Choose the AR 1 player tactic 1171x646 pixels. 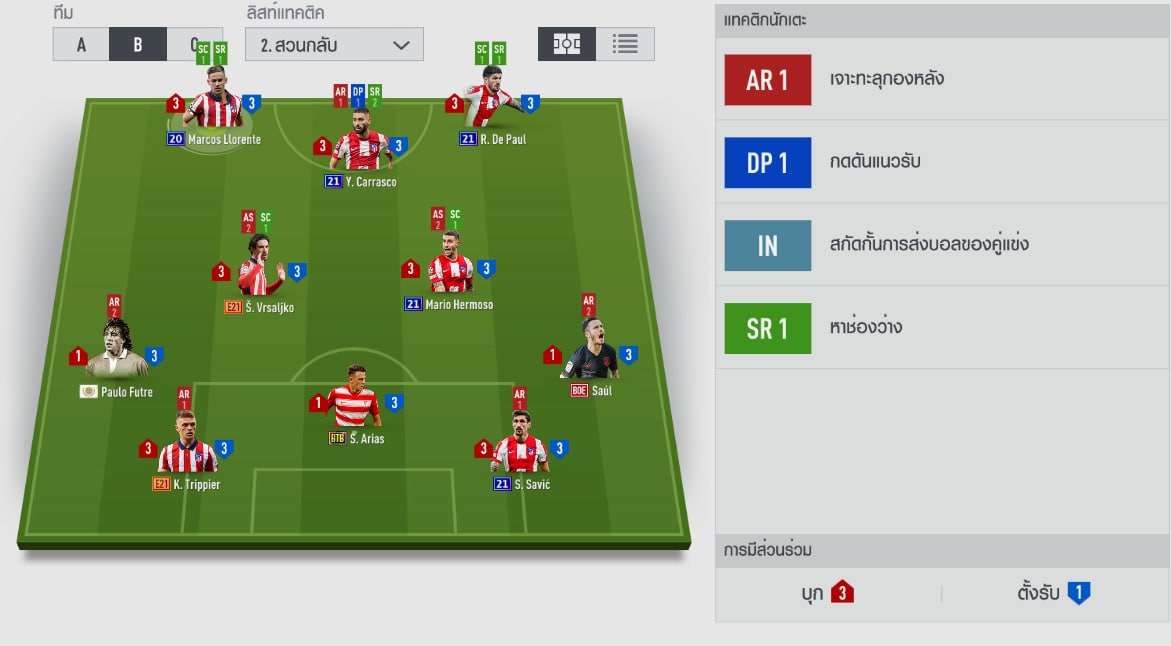[x=768, y=80]
